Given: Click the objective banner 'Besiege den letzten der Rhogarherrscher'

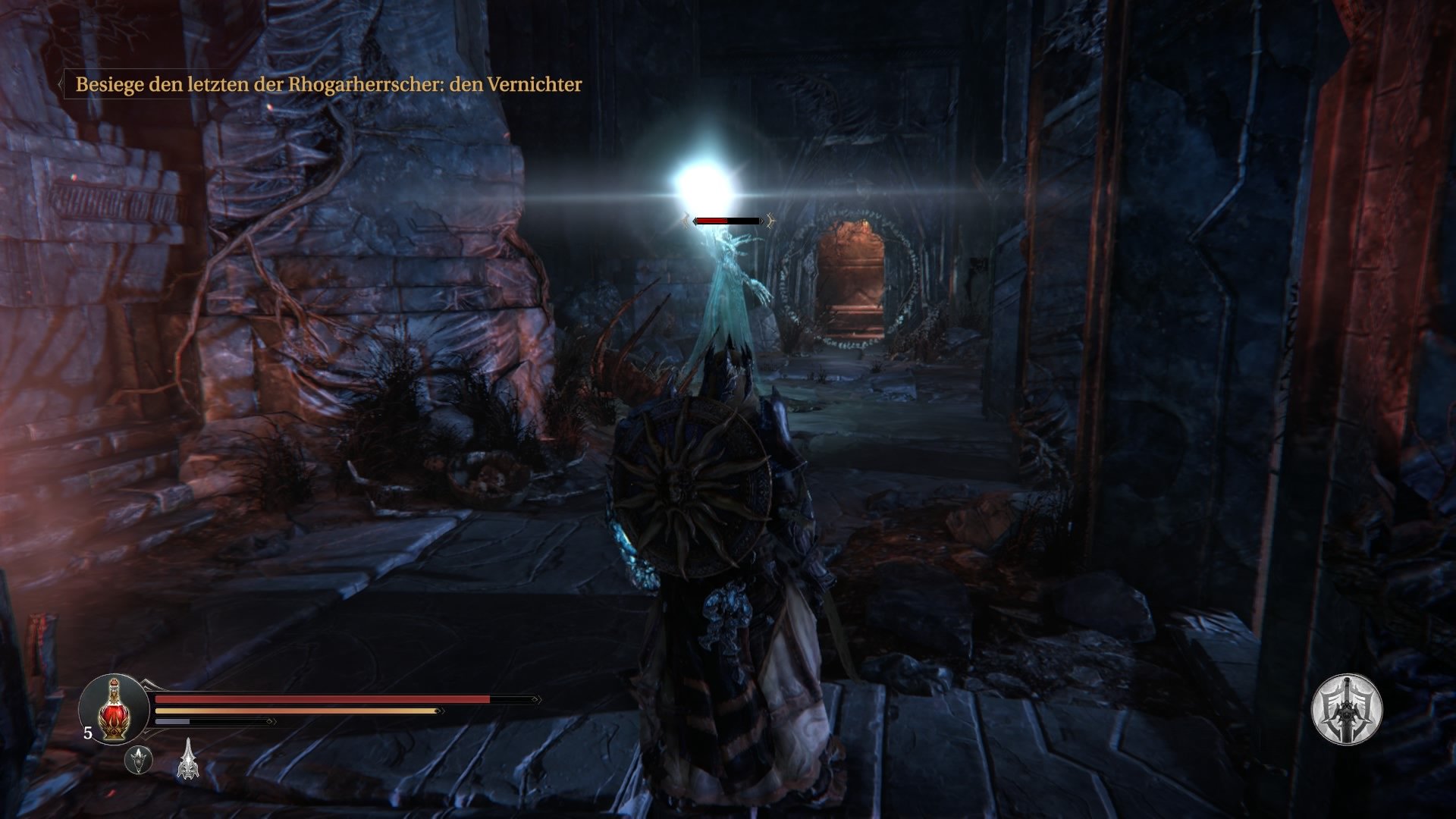Looking at the screenshot, I should click(258, 86).
